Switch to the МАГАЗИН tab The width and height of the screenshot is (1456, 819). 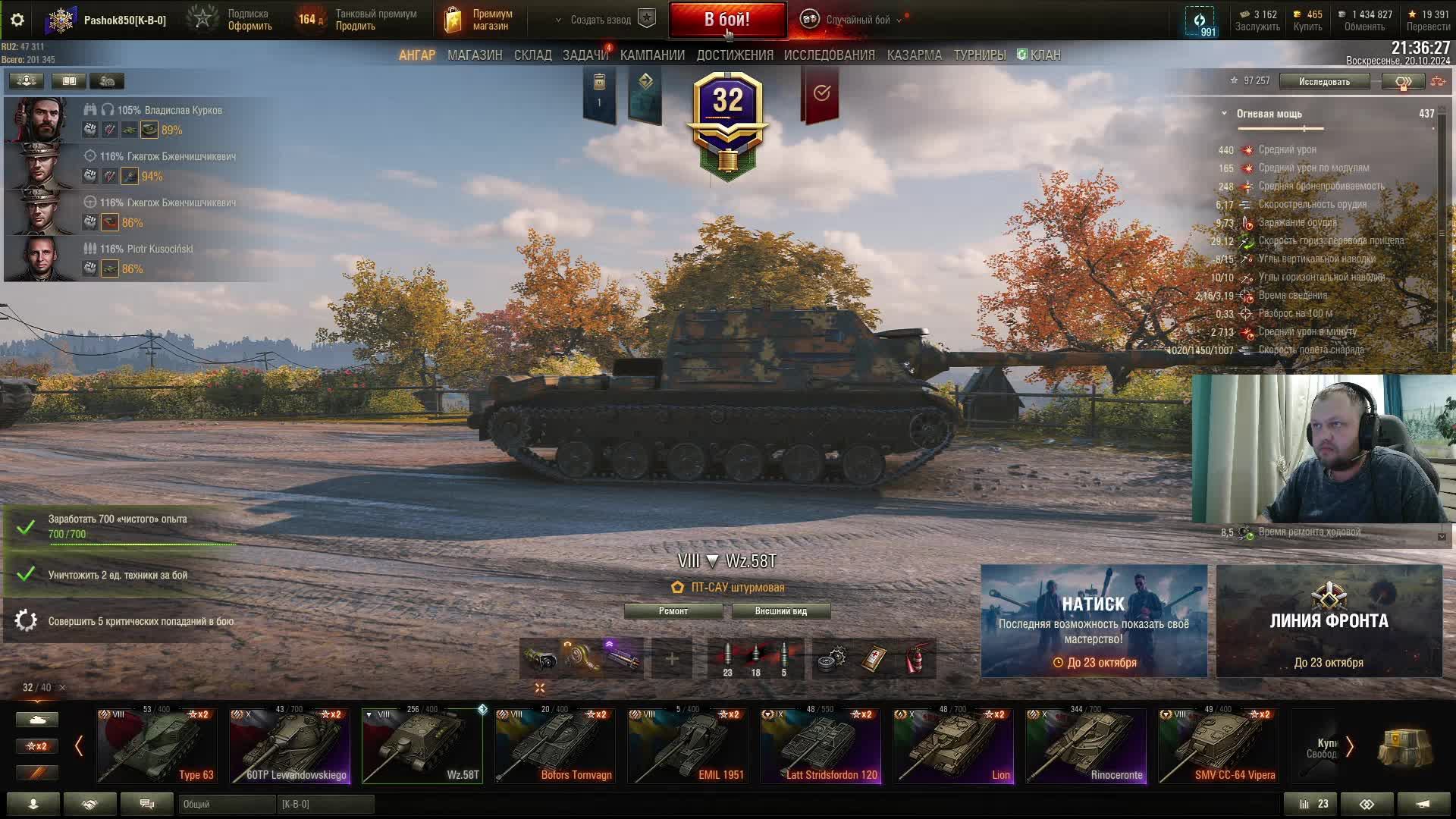click(475, 55)
